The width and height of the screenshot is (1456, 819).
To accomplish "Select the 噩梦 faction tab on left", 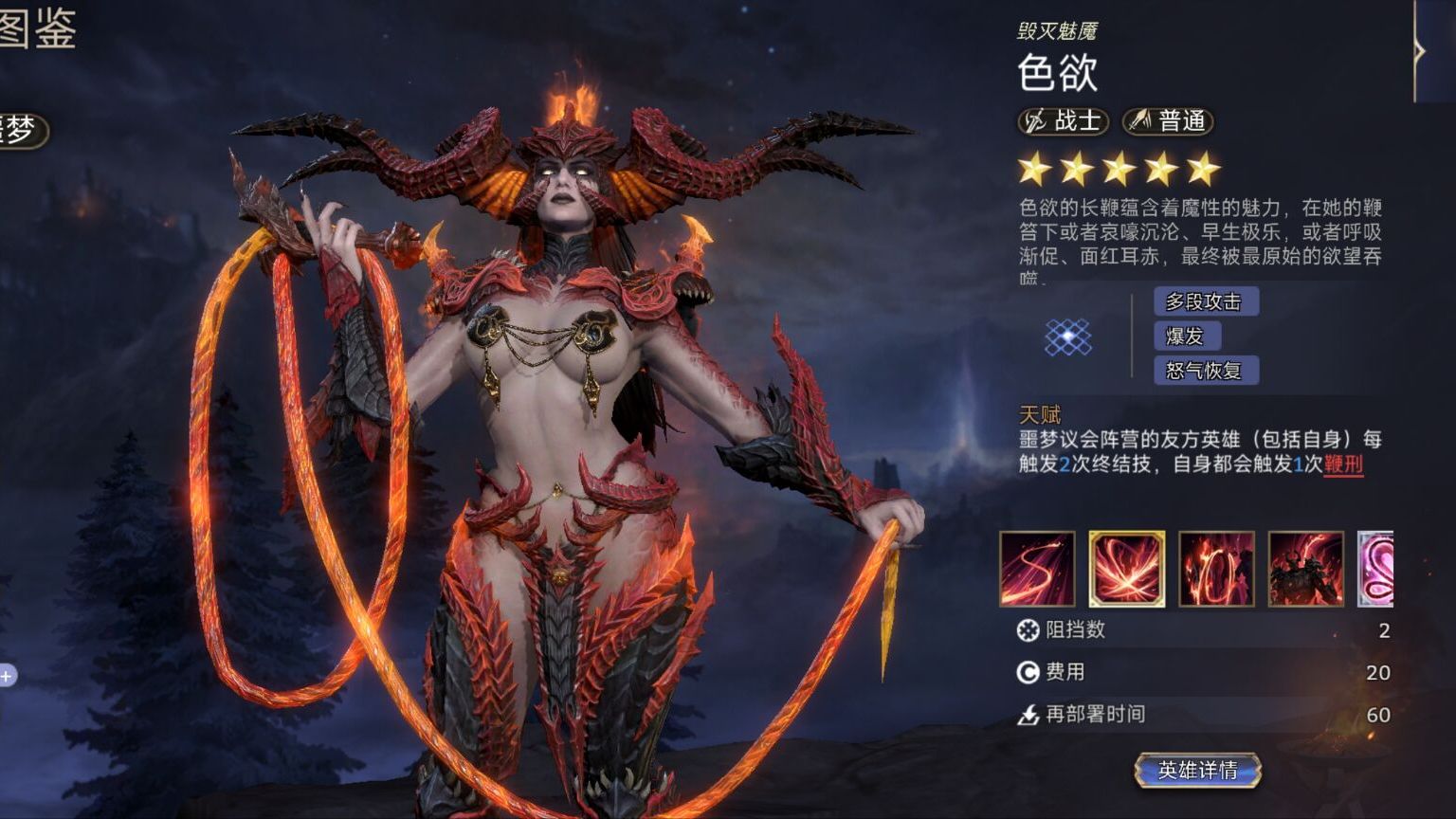I will pos(21,129).
